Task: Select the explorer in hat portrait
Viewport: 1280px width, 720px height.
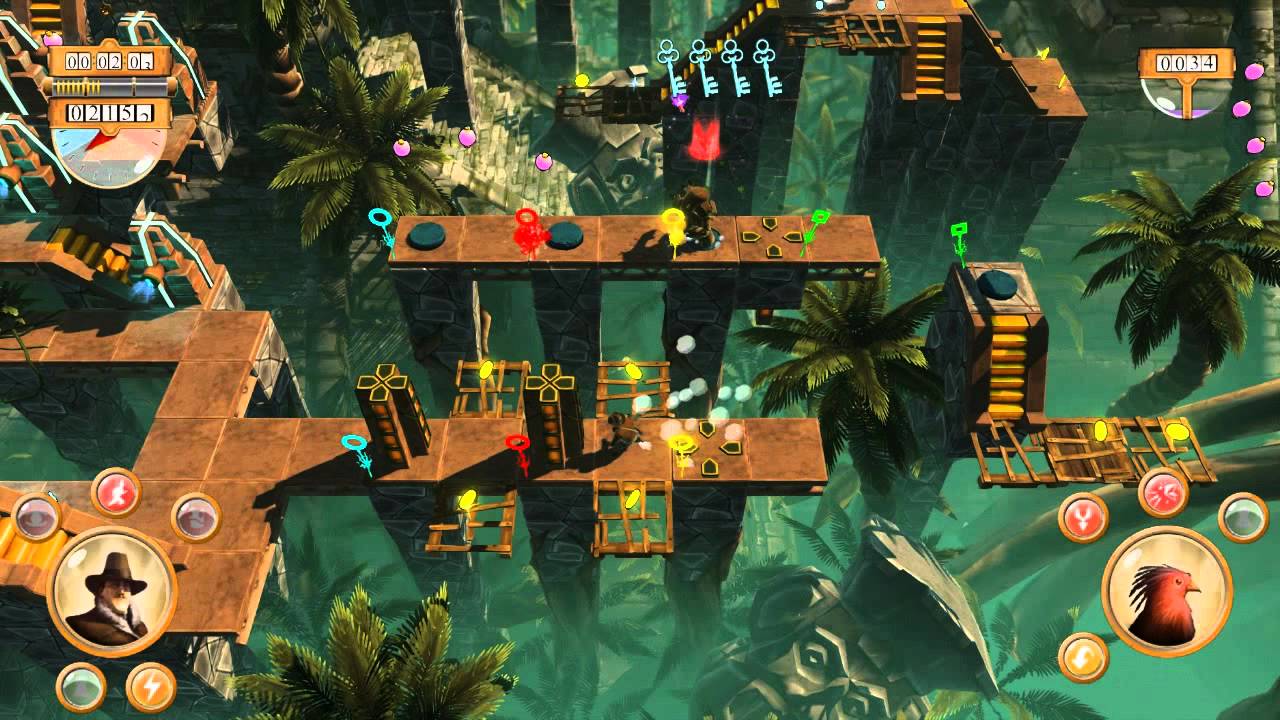Action: (x=112, y=592)
